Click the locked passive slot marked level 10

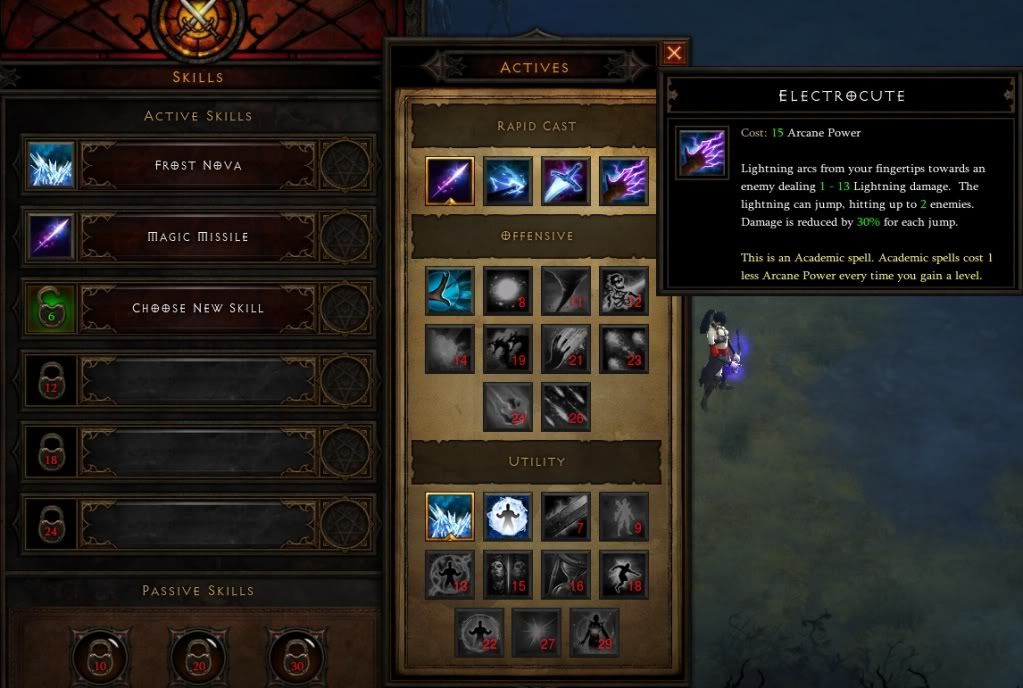pos(100,656)
